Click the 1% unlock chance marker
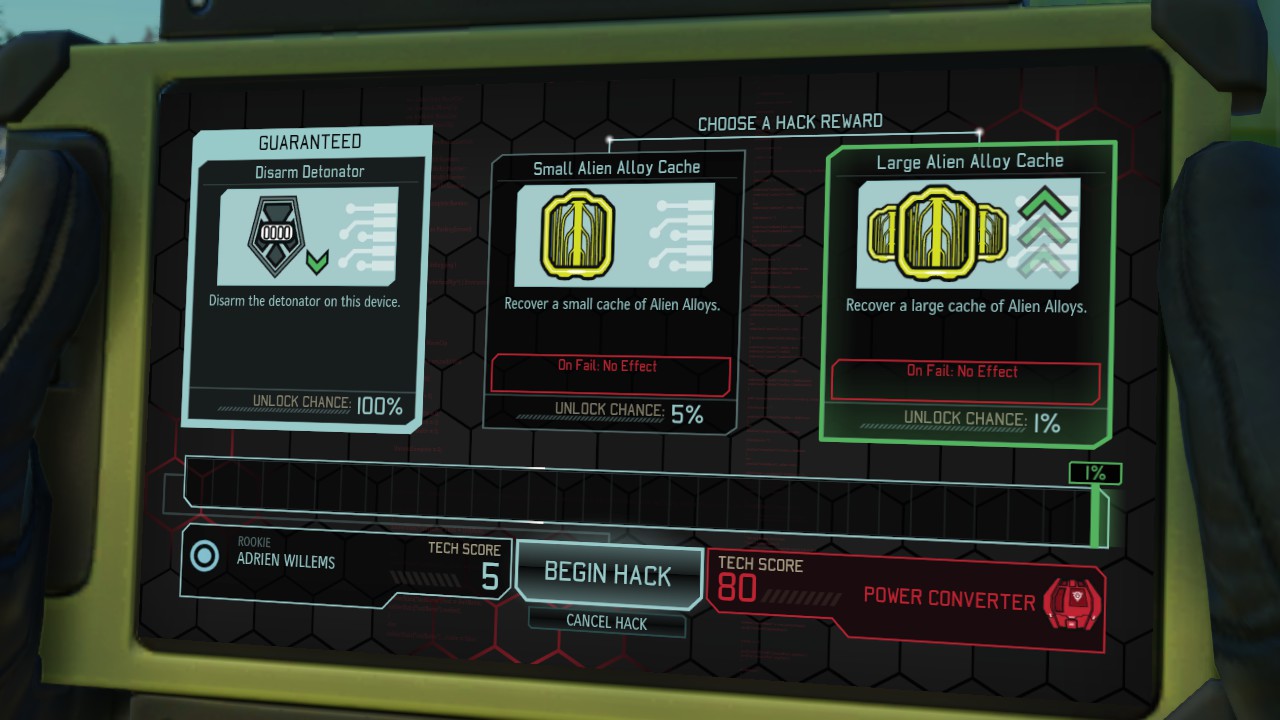This screenshot has width=1280, height=720. [x=1097, y=472]
